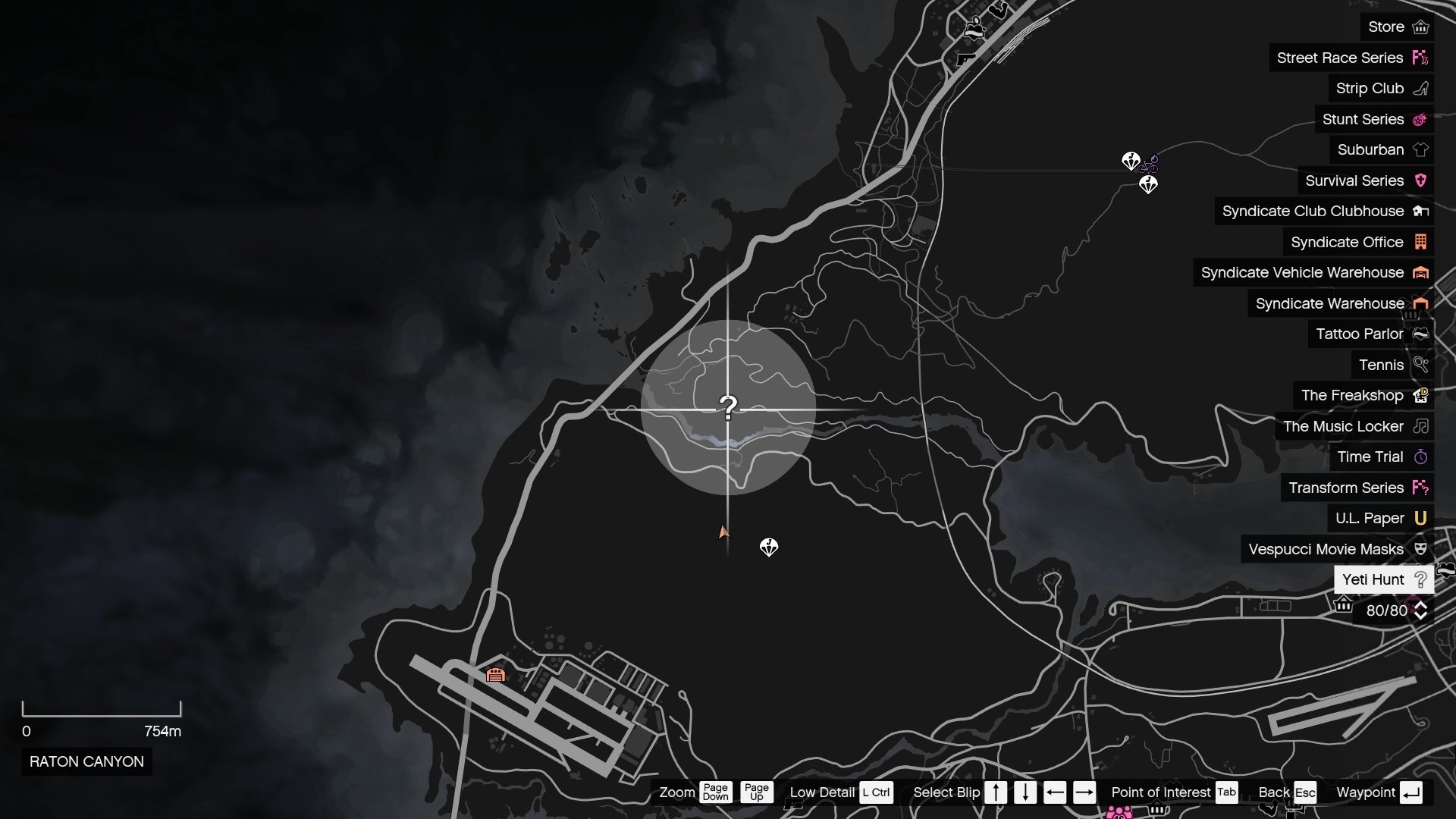
Task: Click the U.L. Paper icon in the legend
Action: click(1420, 518)
